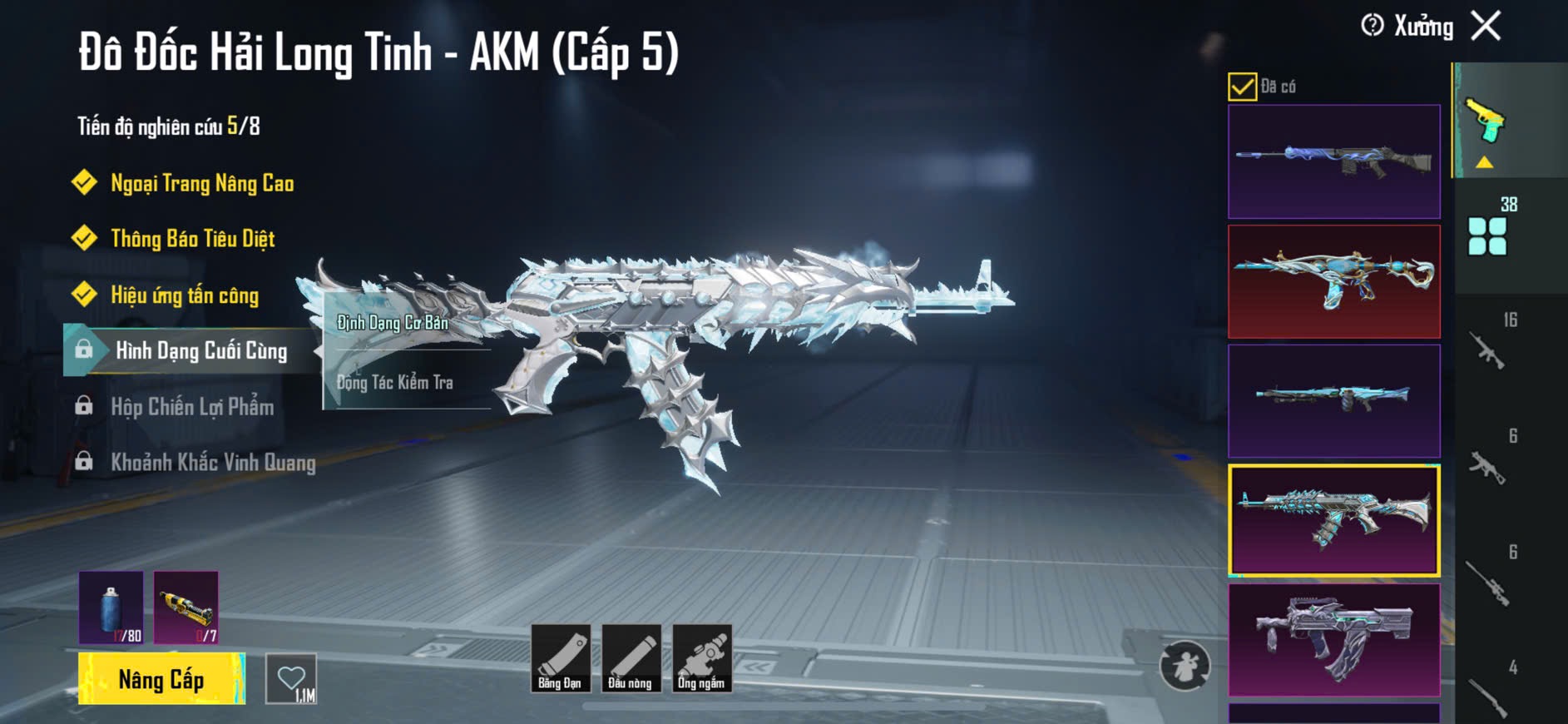This screenshot has width=1568, height=724.
Task: Choose Ngoại Trang Nâng Cao upgrade level
Action: tap(201, 183)
